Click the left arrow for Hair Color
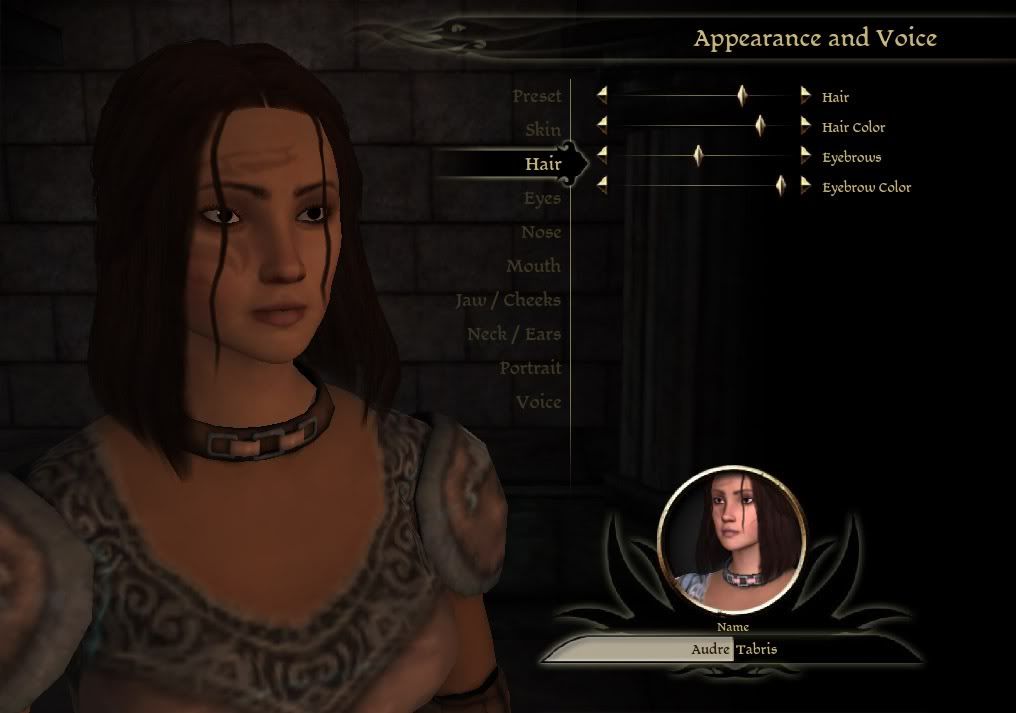This screenshot has height=713, width=1016. coord(602,126)
